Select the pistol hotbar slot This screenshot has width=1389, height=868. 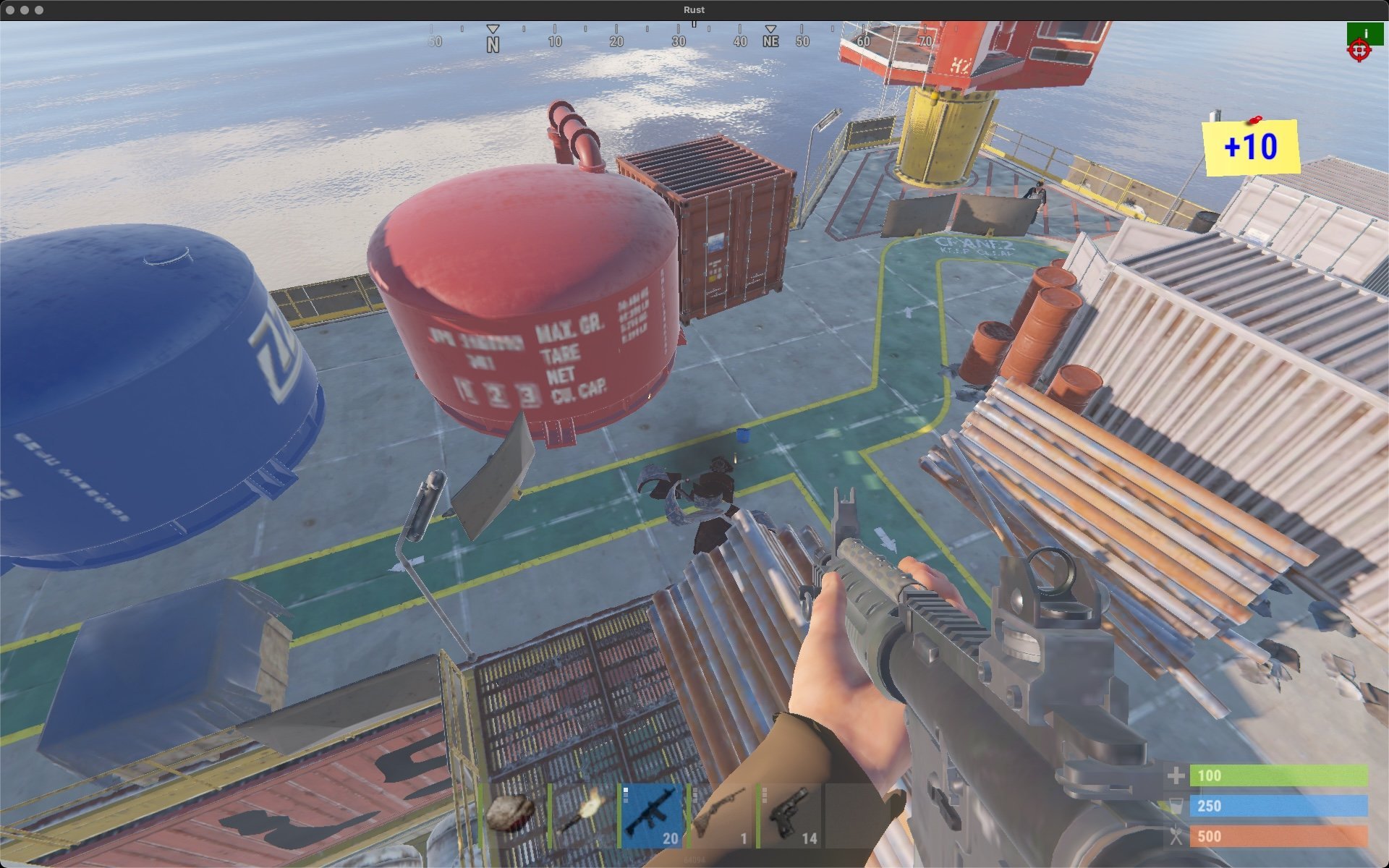point(790,815)
